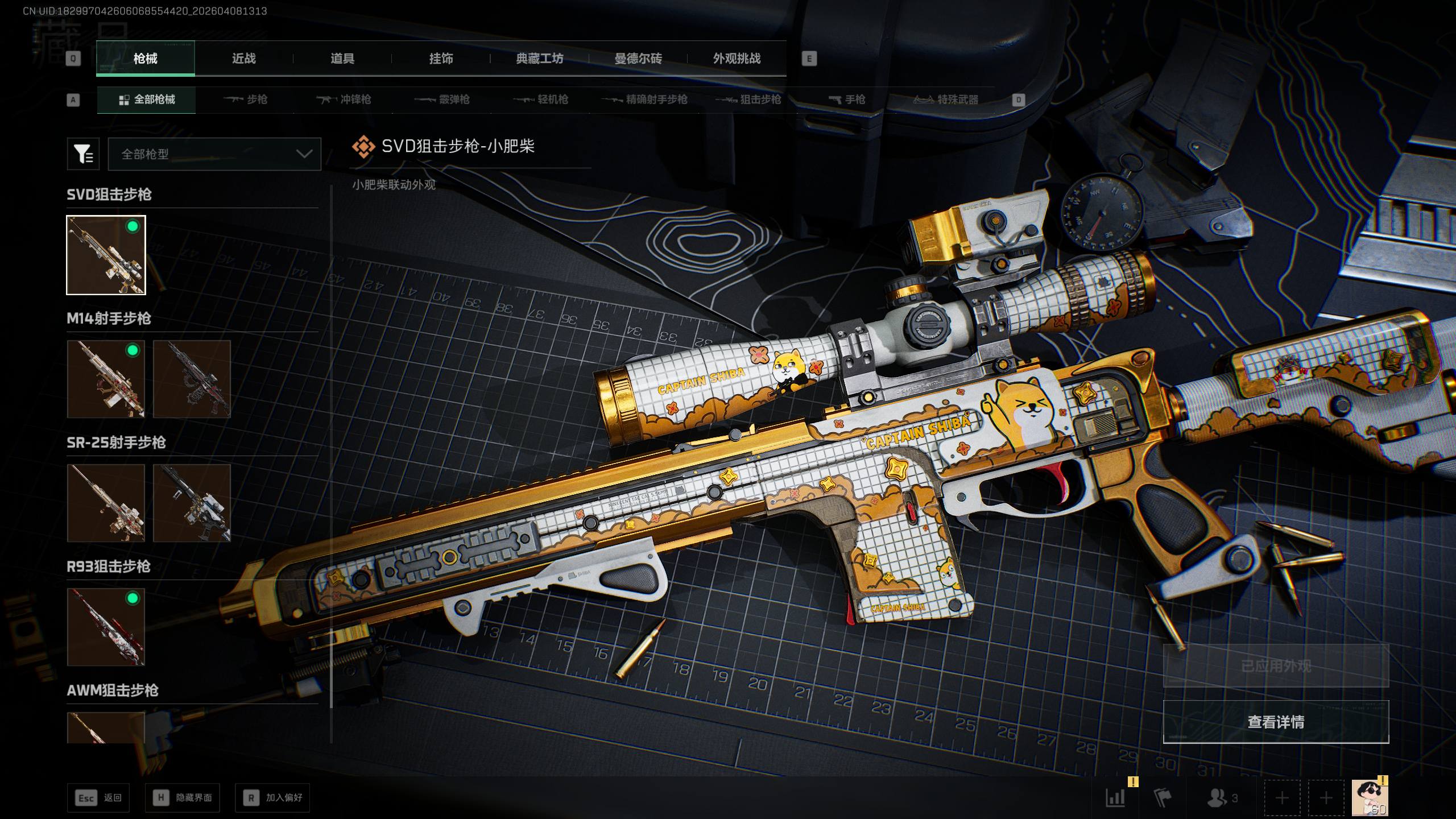Switch to the 外观挑战 tab
The image size is (1456, 819).
pos(737,59)
